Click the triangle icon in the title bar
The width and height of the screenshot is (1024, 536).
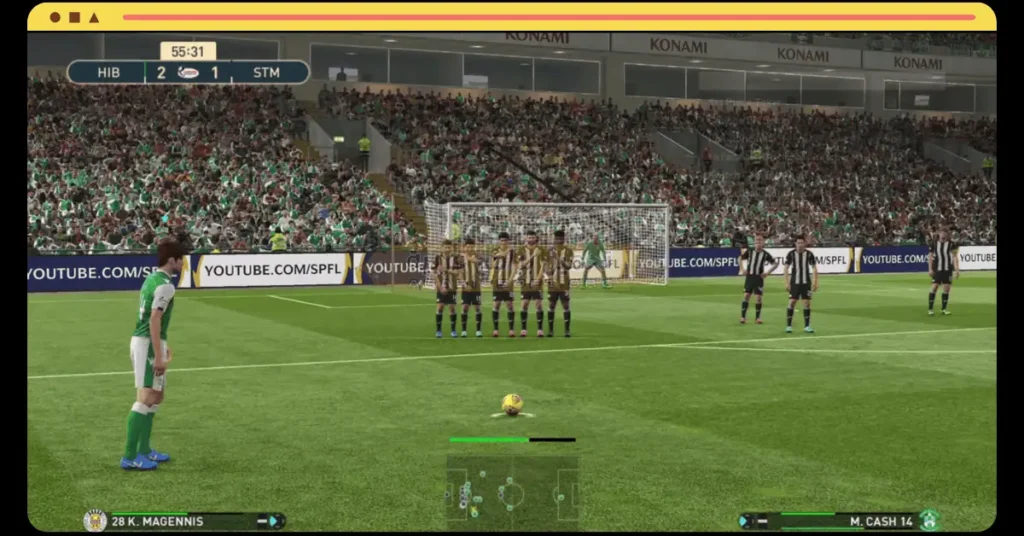pos(94,17)
